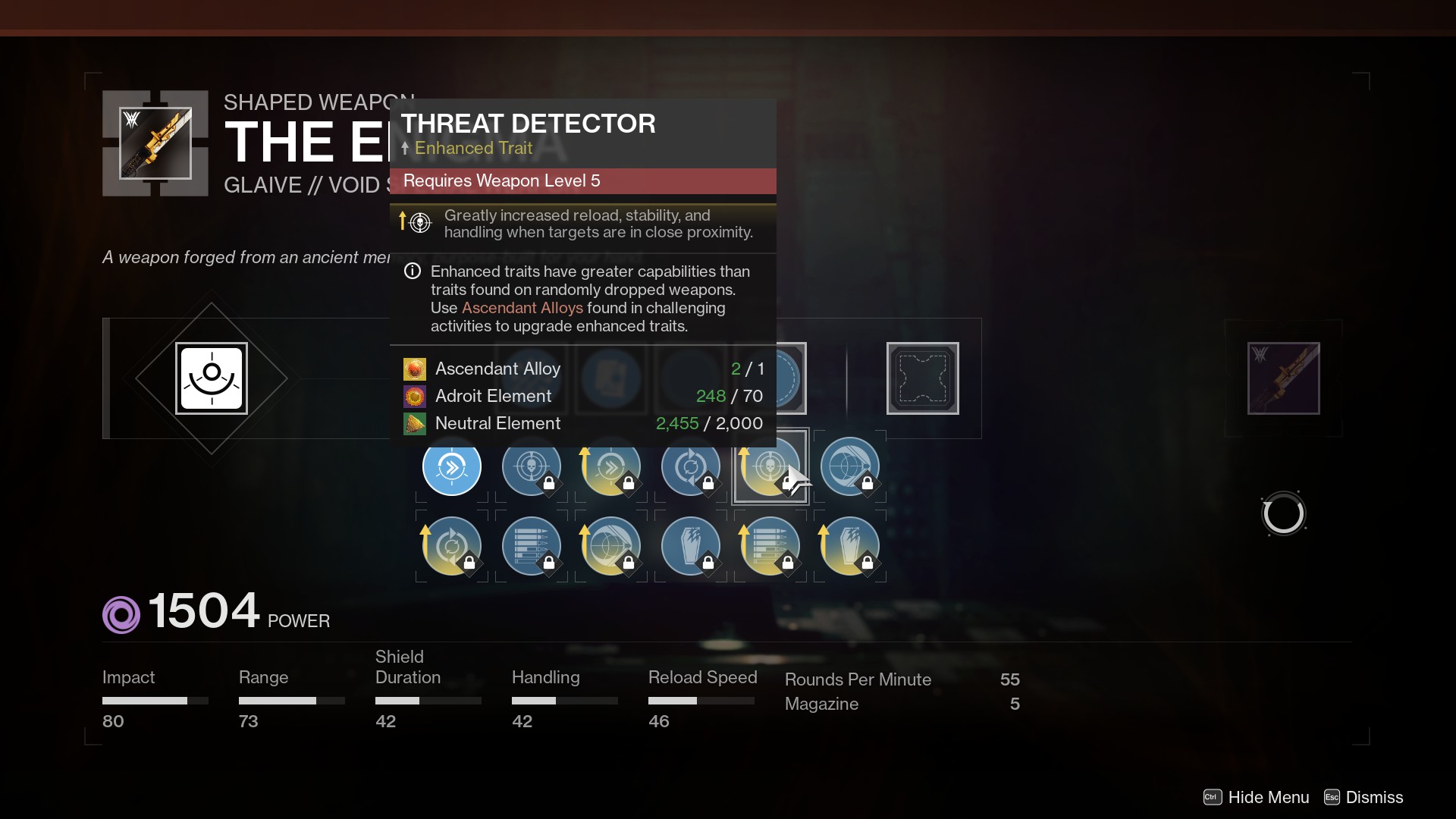This screenshot has width=1456, height=819.
Task: Select the crafted weapon frame diamond icon
Action: coord(212,378)
